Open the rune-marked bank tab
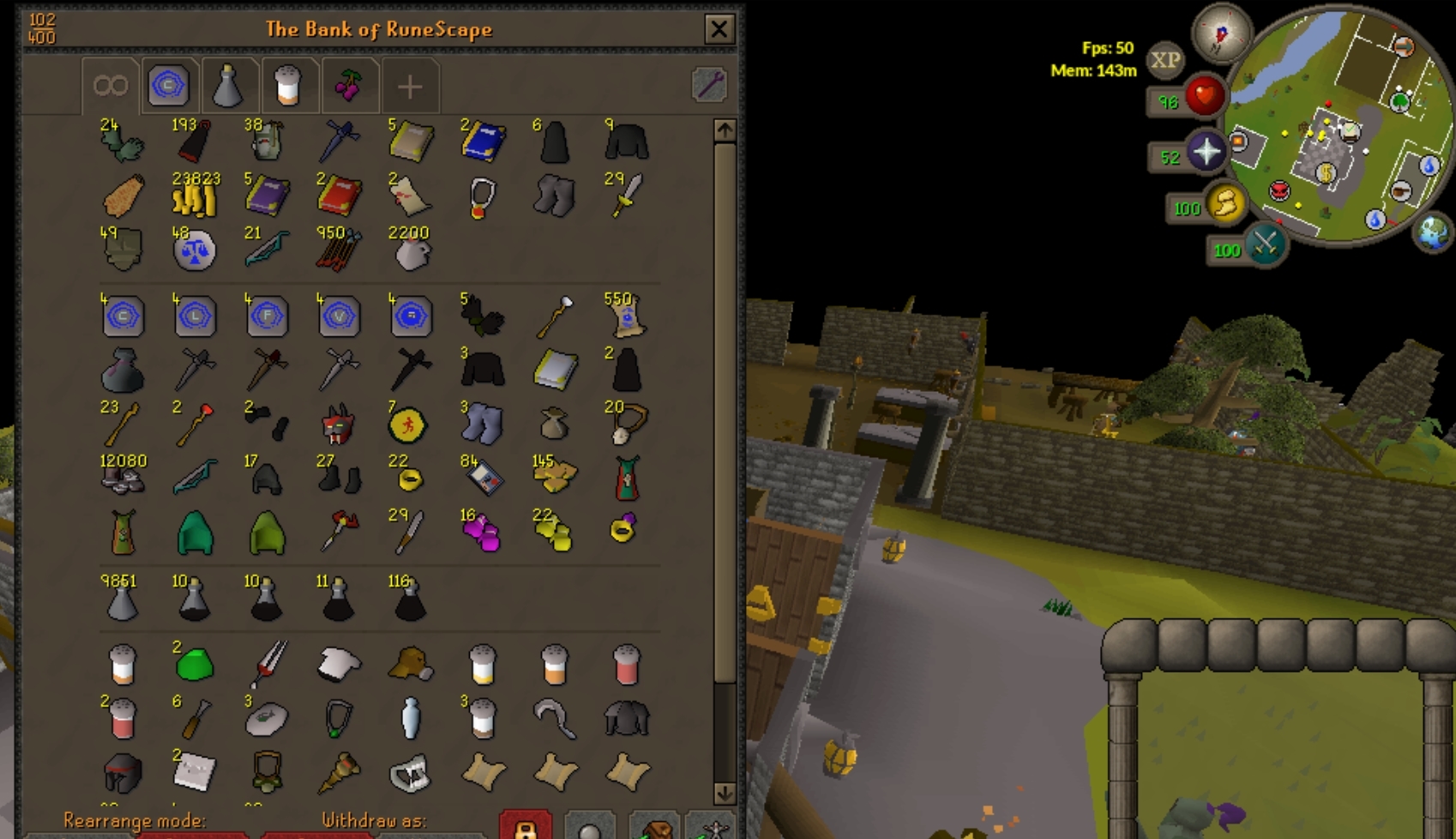 click(170, 84)
